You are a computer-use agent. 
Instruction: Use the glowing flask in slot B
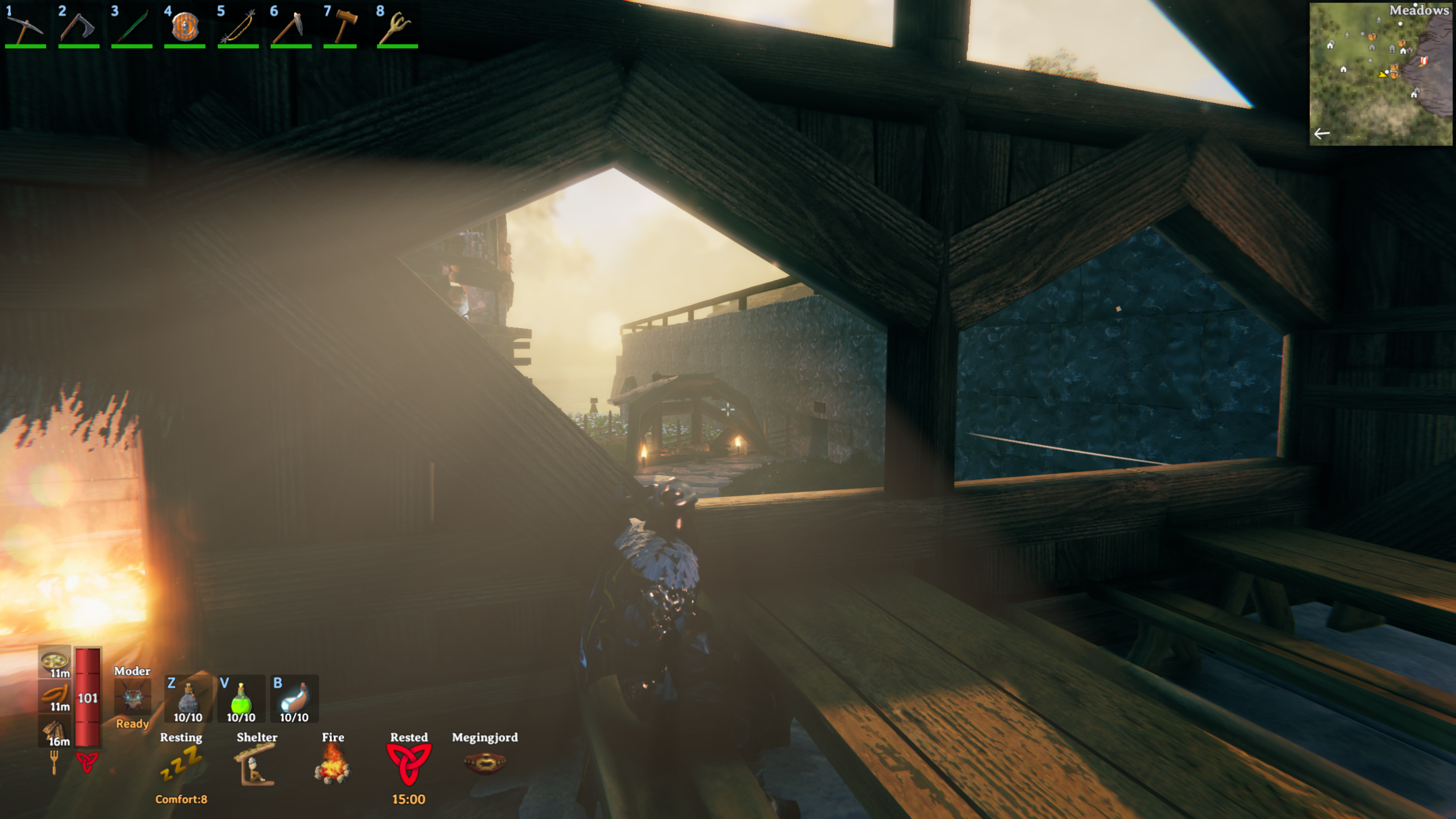click(294, 698)
